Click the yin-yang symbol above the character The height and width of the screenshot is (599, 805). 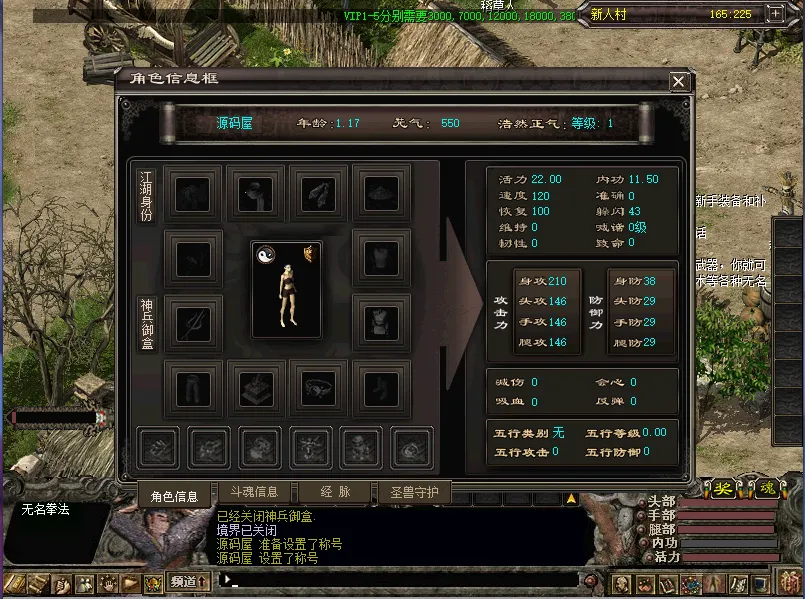265,254
